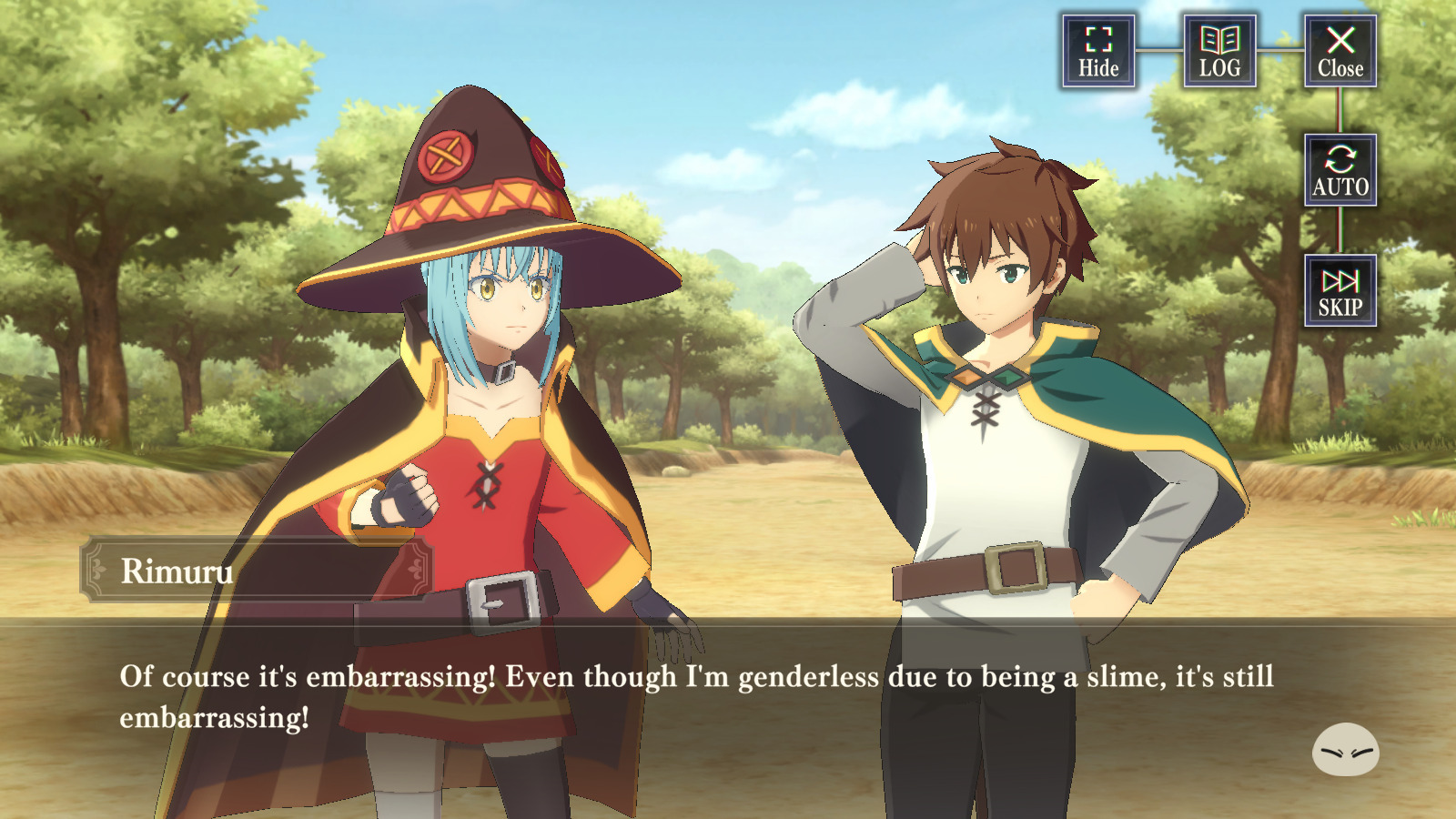Advance dialogue via slime icon

pyautogui.click(x=1345, y=750)
